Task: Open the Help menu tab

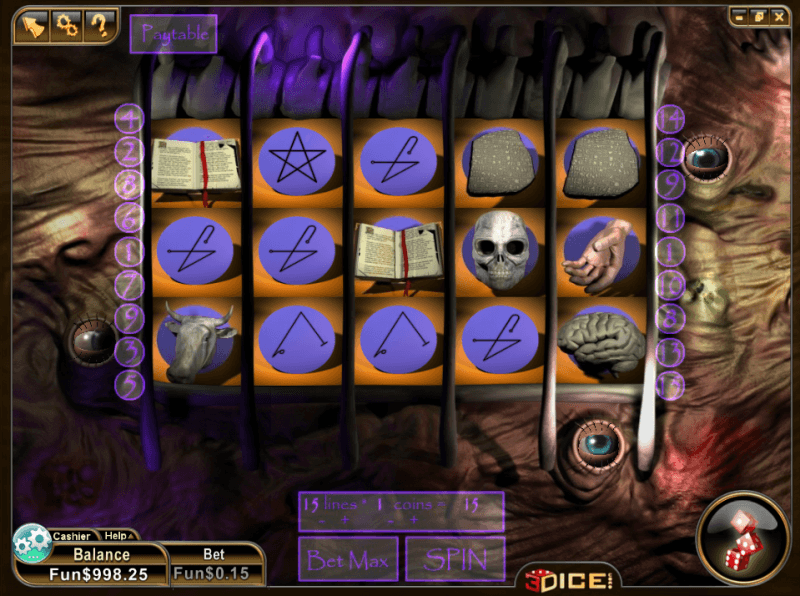Action: point(116,536)
